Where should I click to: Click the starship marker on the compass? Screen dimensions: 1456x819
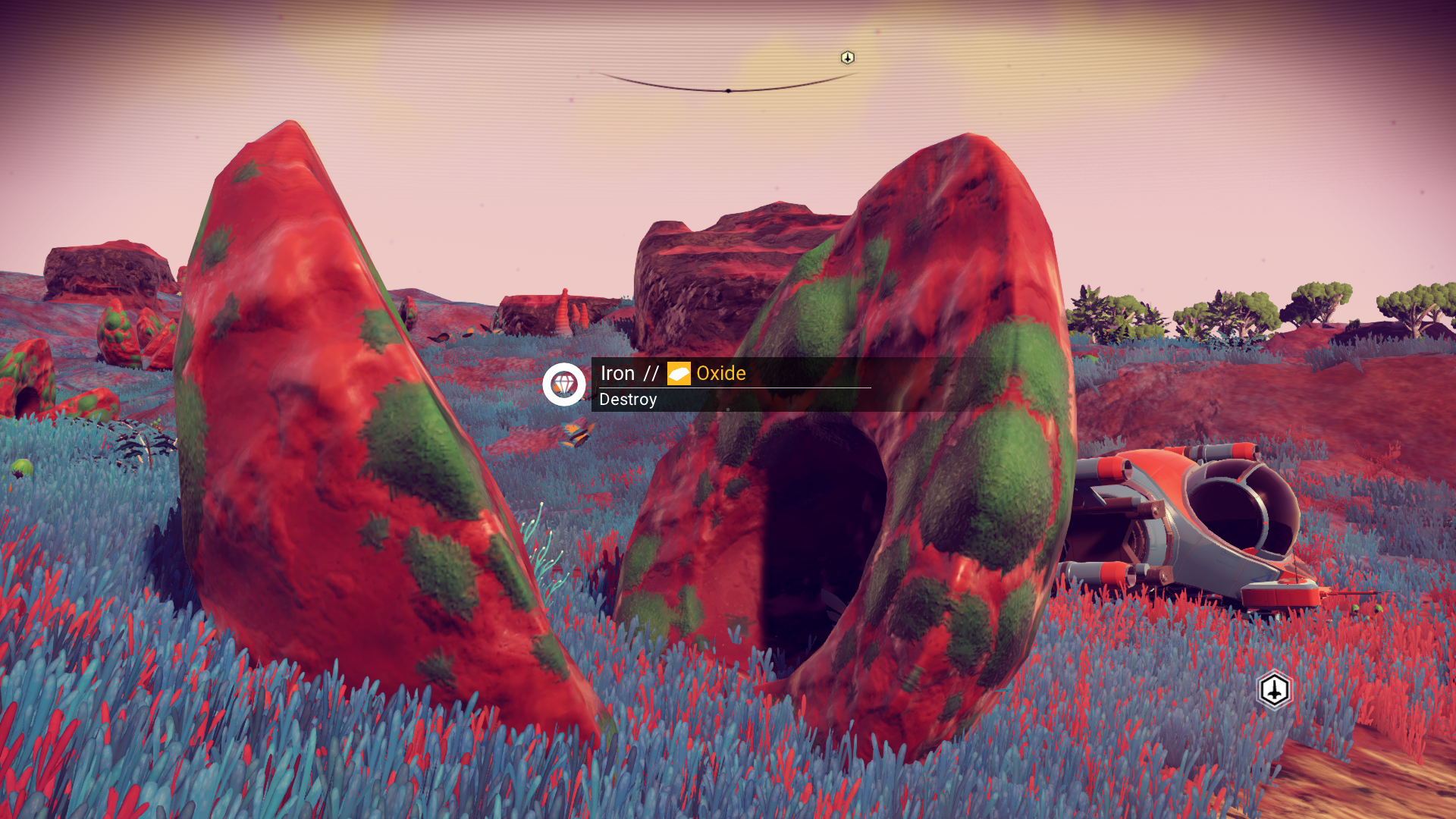847,58
